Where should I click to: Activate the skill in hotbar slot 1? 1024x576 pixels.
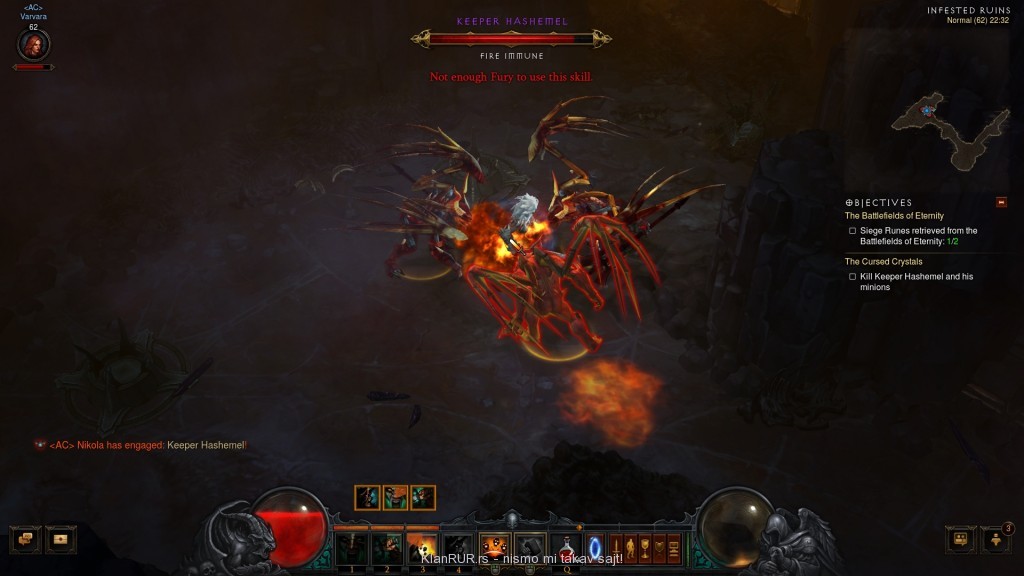pyautogui.click(x=351, y=548)
